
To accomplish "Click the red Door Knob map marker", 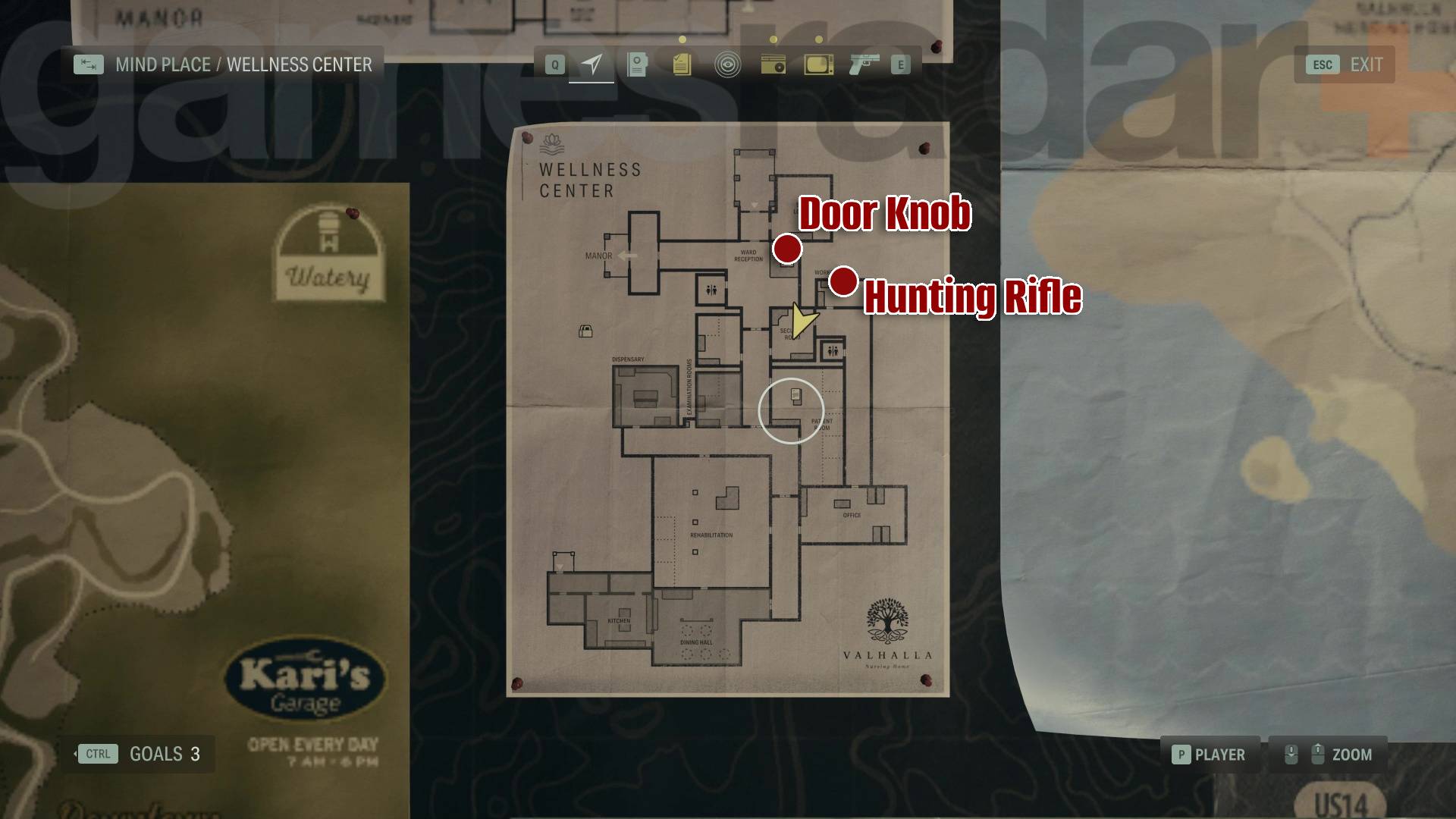I will coord(789,249).
